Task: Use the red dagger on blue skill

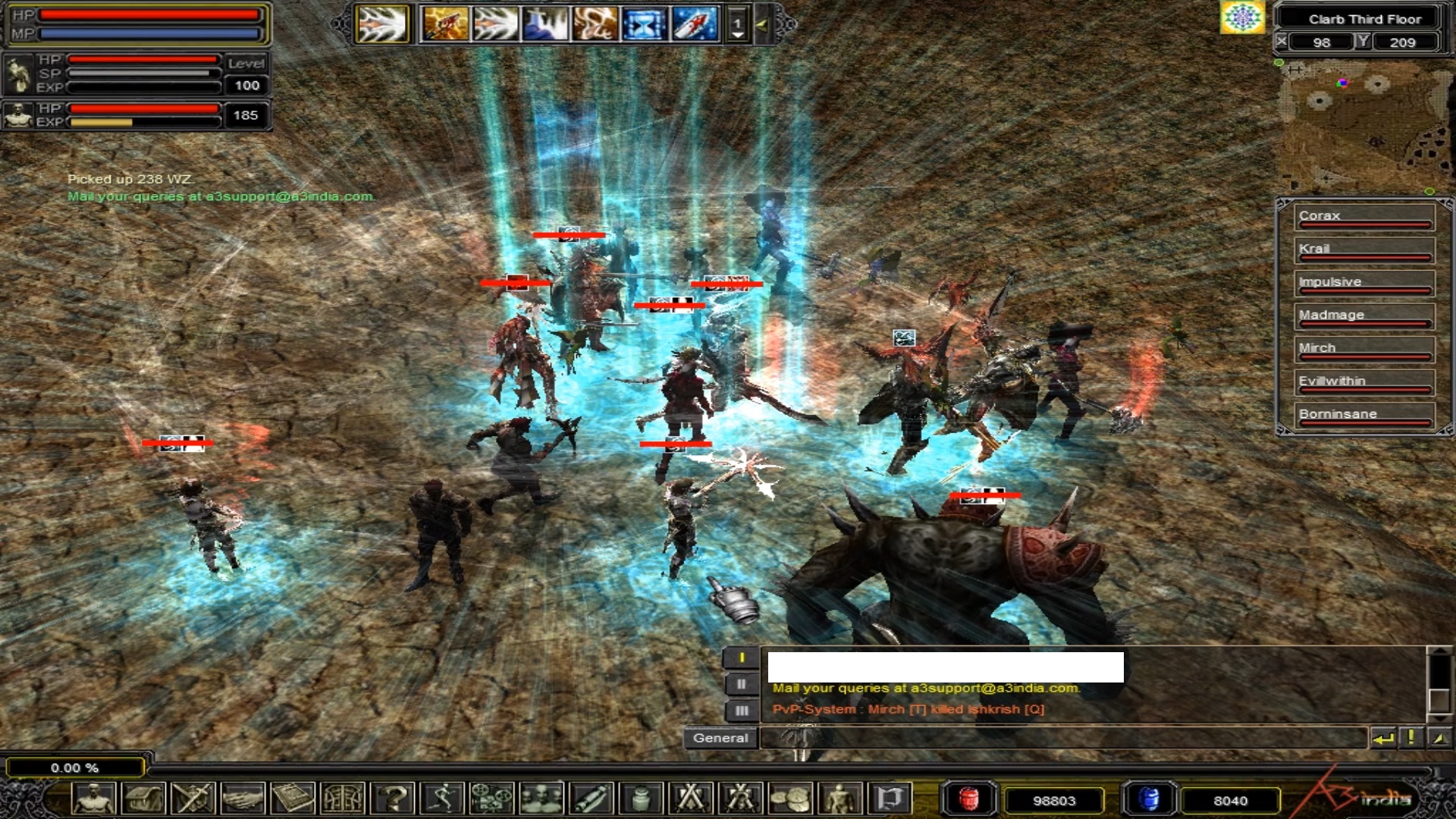Action: [694, 24]
